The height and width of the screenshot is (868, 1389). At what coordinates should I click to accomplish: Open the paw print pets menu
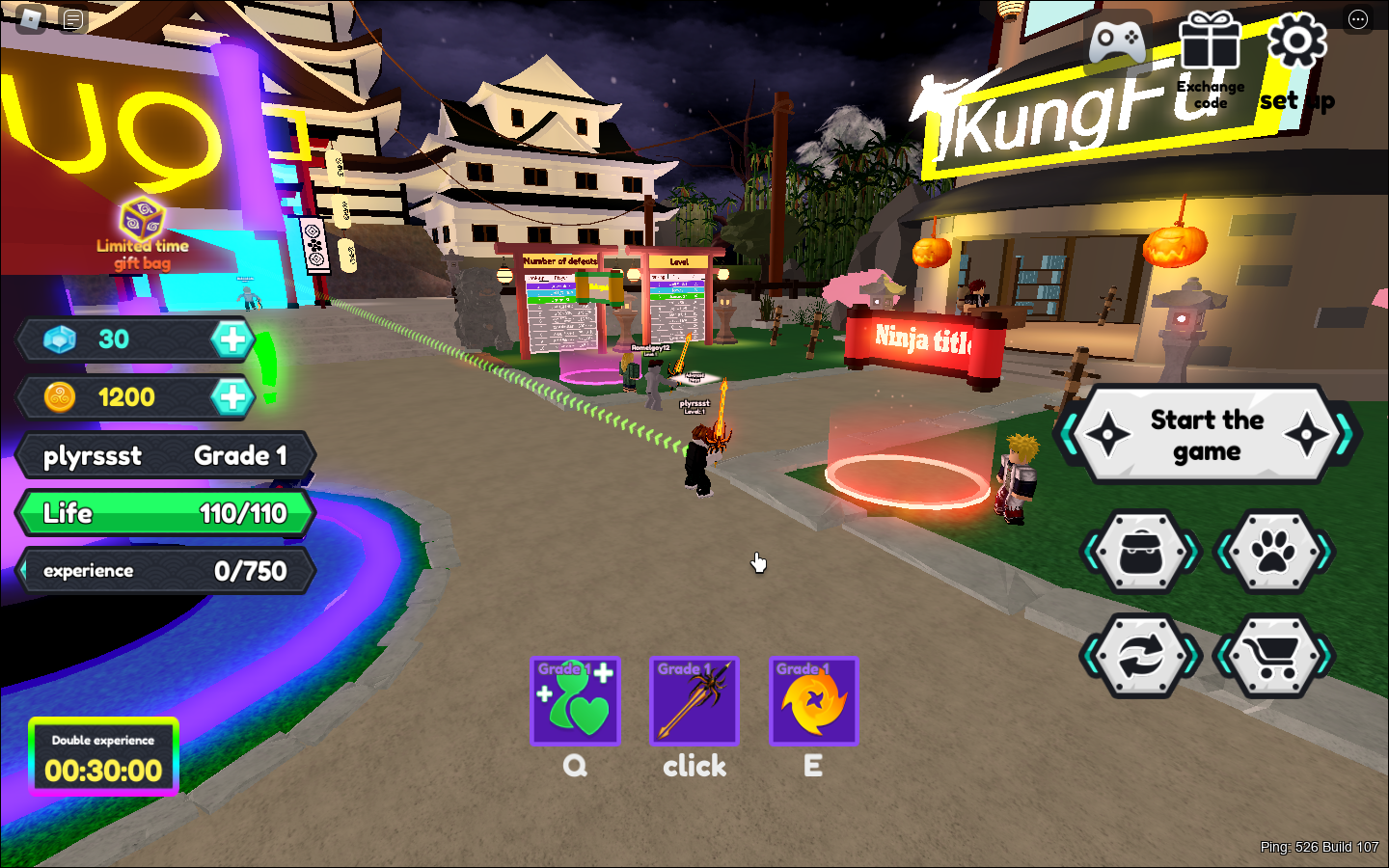(x=1273, y=552)
